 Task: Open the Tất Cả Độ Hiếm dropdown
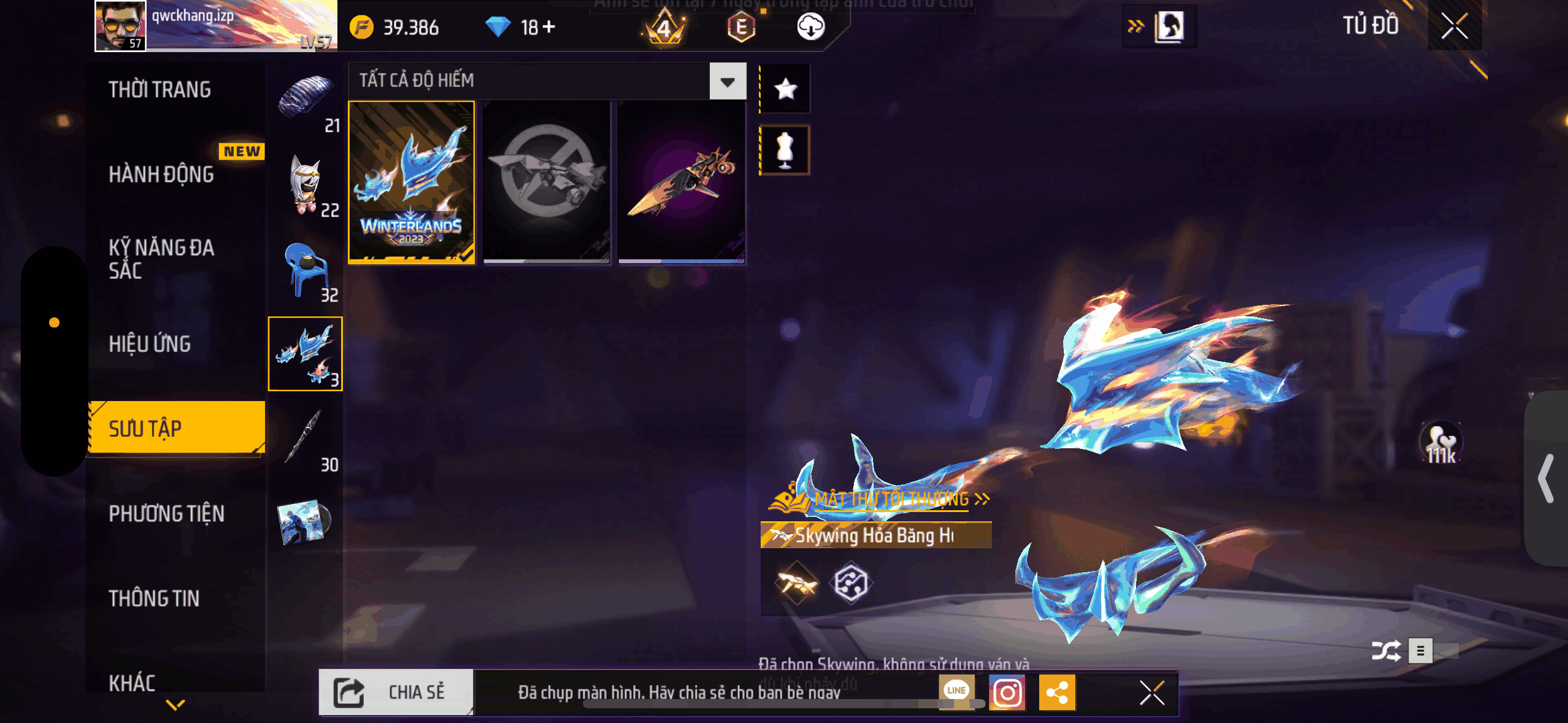point(728,81)
